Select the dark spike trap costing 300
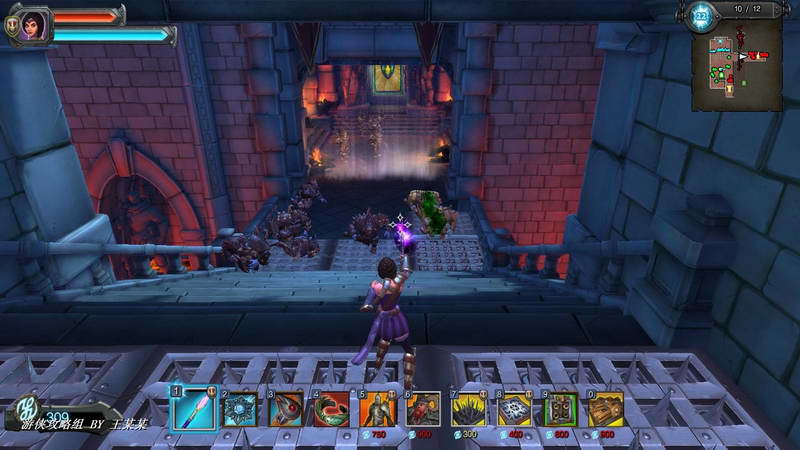 [469, 408]
